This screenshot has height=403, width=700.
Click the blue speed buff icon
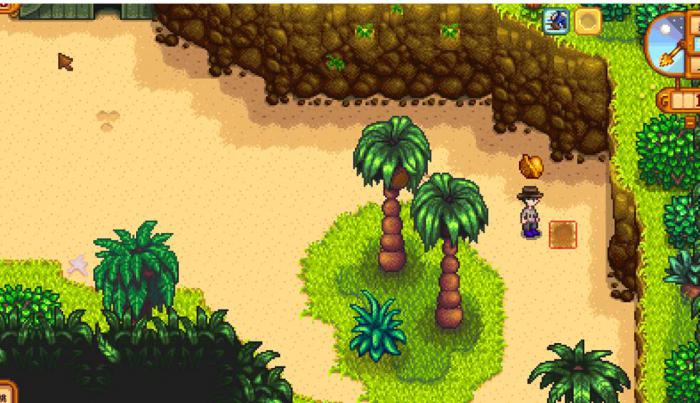(x=557, y=20)
